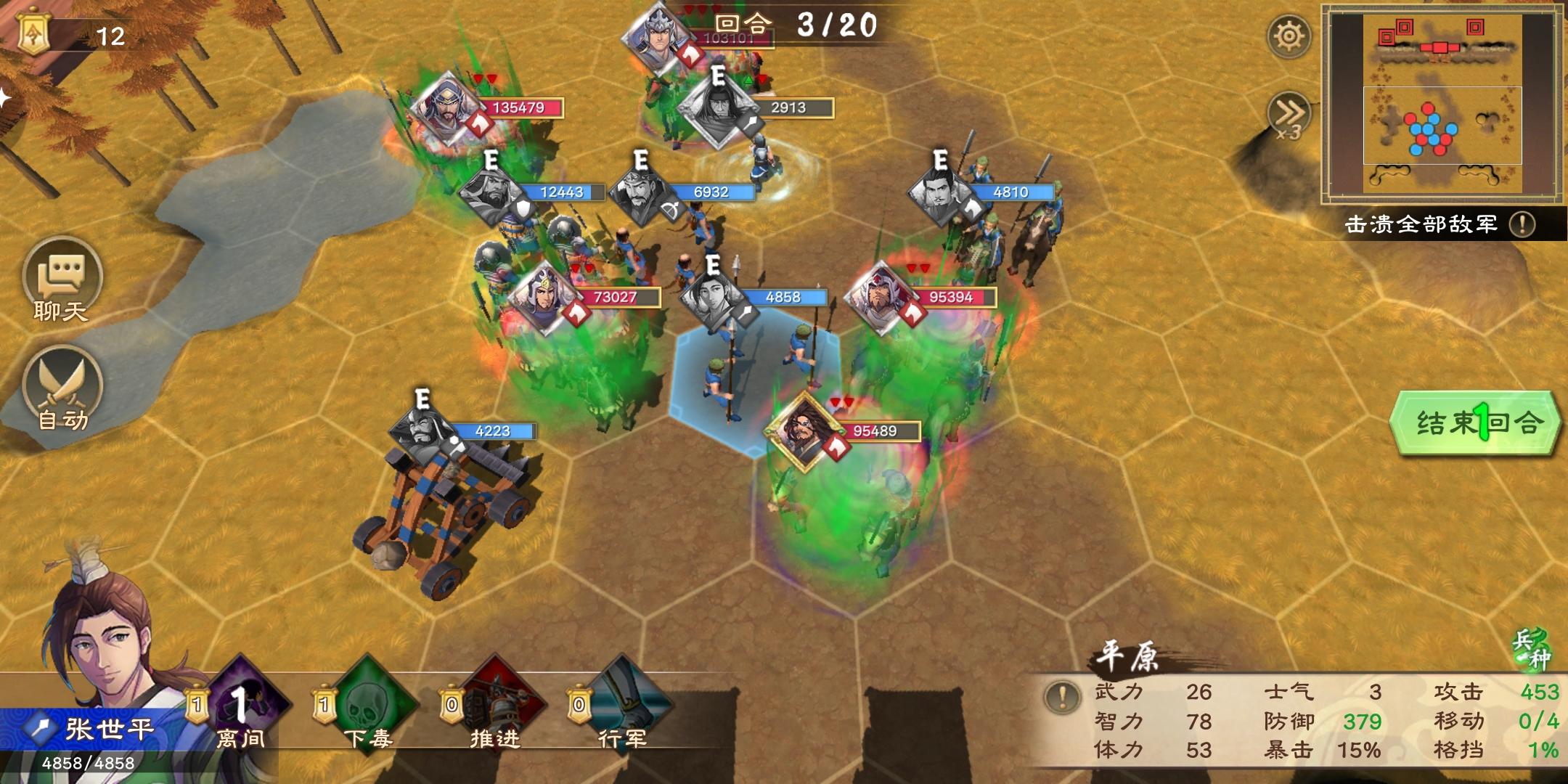Toggle 自动 auto-battle mode

pos(62,388)
